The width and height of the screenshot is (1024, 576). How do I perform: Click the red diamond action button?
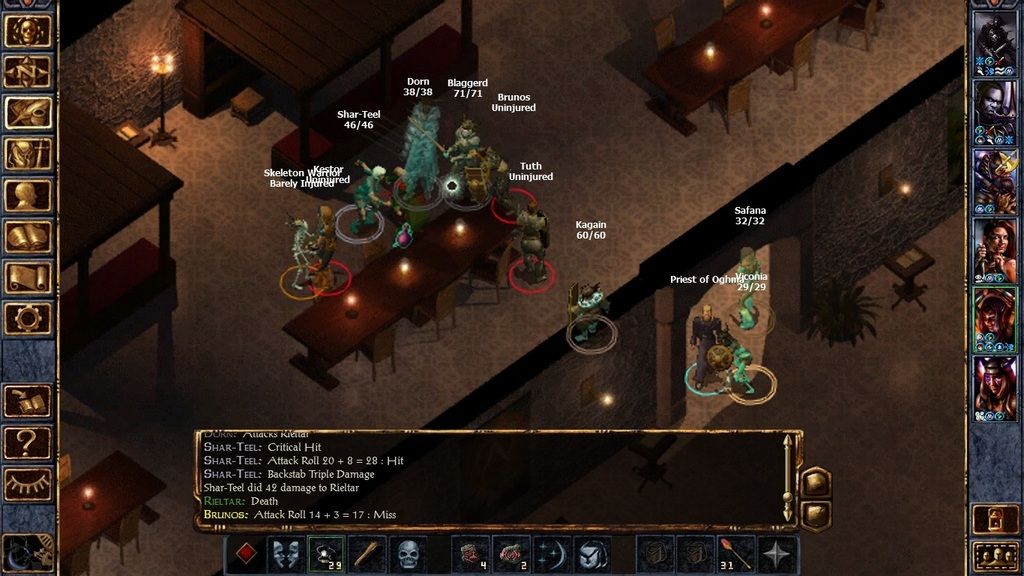coord(246,554)
